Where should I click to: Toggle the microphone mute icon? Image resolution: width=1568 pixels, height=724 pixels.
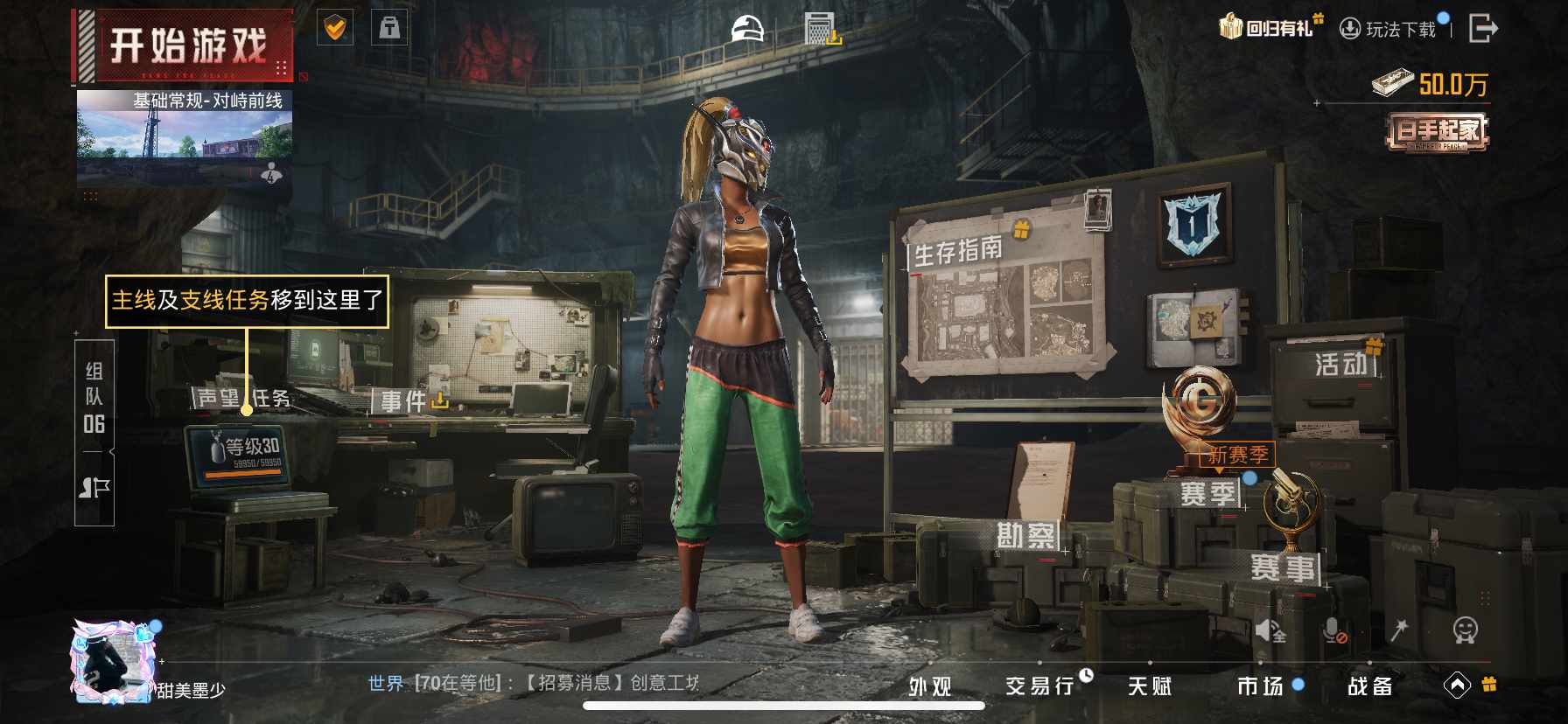[x=1333, y=630]
